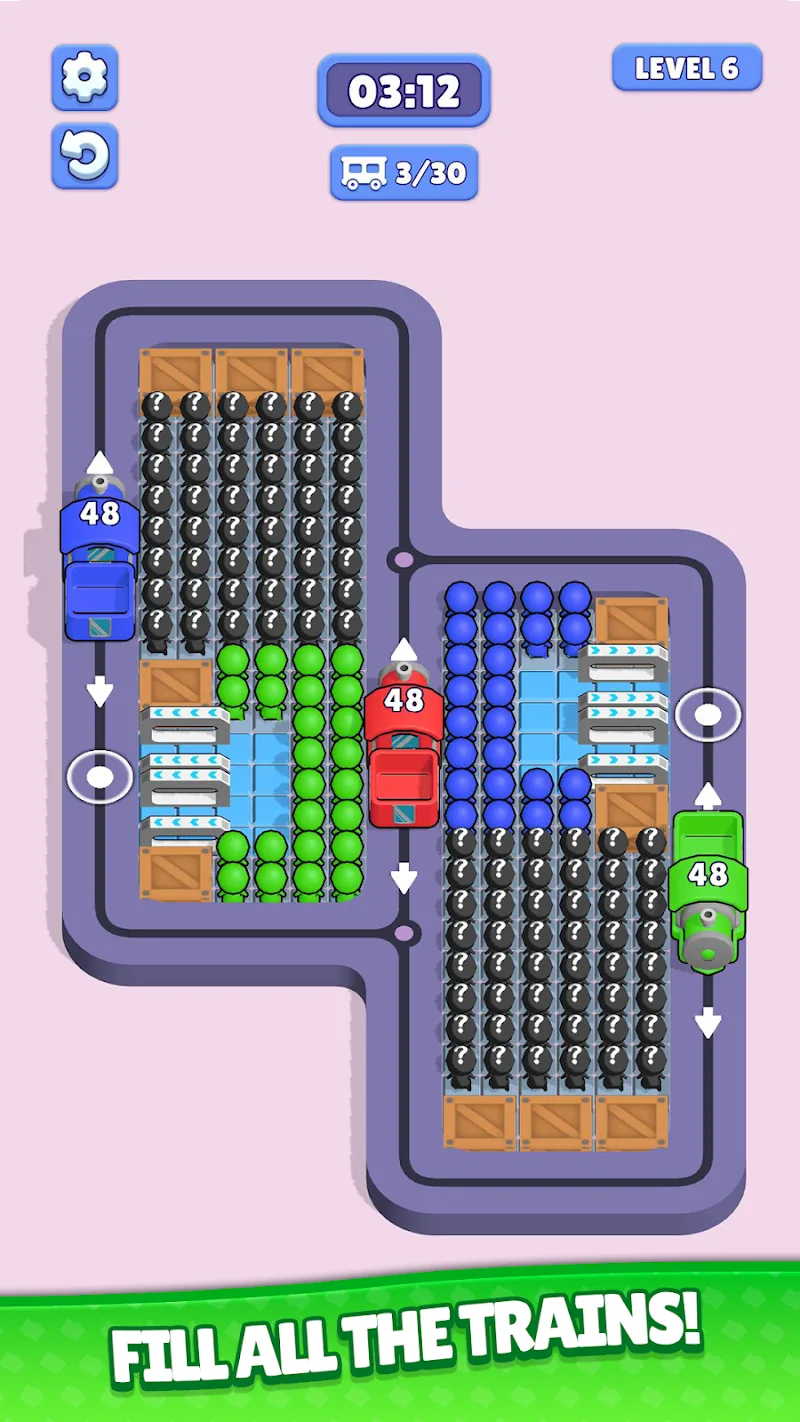Select the red train
800x1422 pixels.
pos(404,745)
